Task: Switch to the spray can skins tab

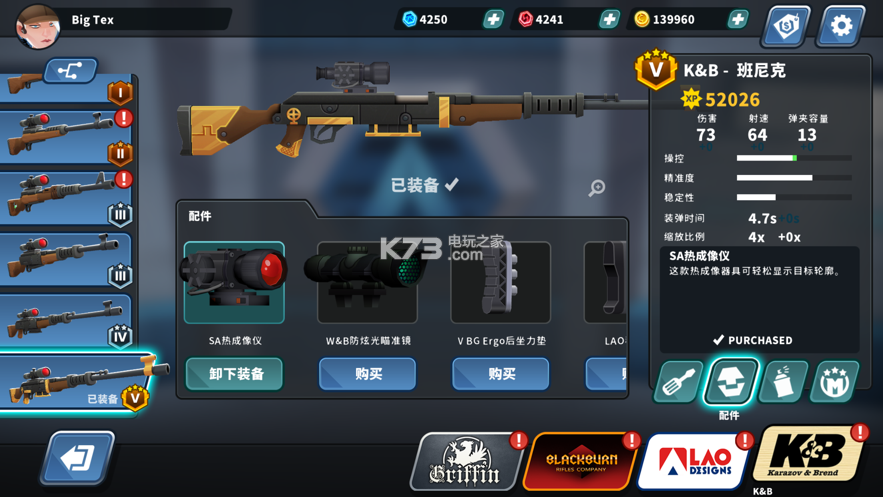Action: pos(783,383)
